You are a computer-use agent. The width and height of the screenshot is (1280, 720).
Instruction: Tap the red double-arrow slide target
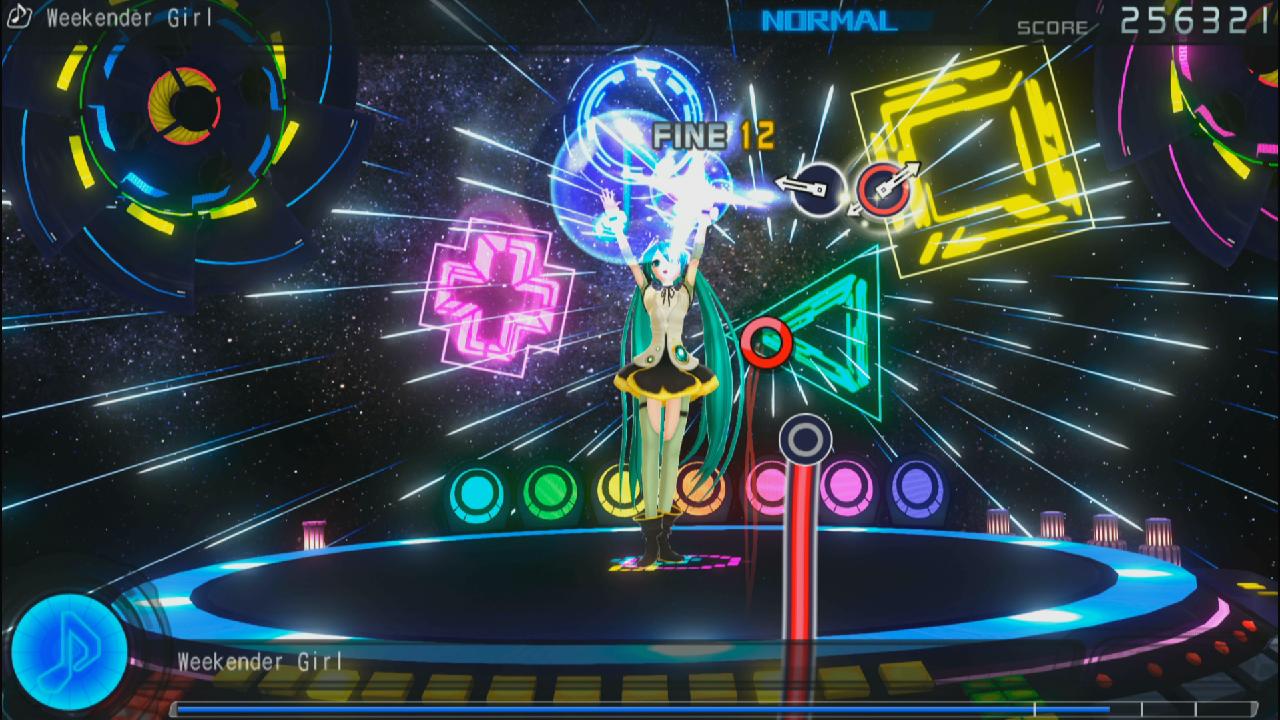click(x=884, y=188)
